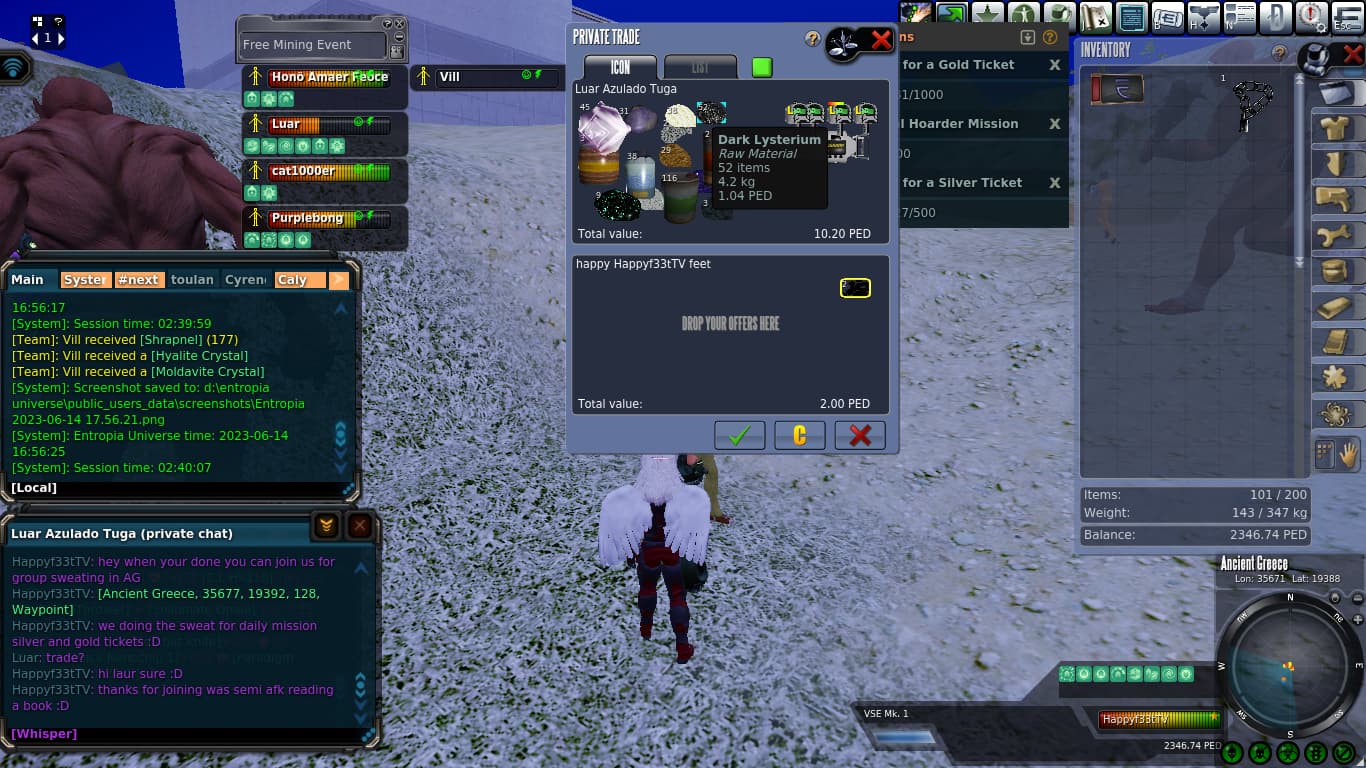Open the shirt clothing inventory category
Viewport: 1366px width, 768px height.
tap(1333, 129)
